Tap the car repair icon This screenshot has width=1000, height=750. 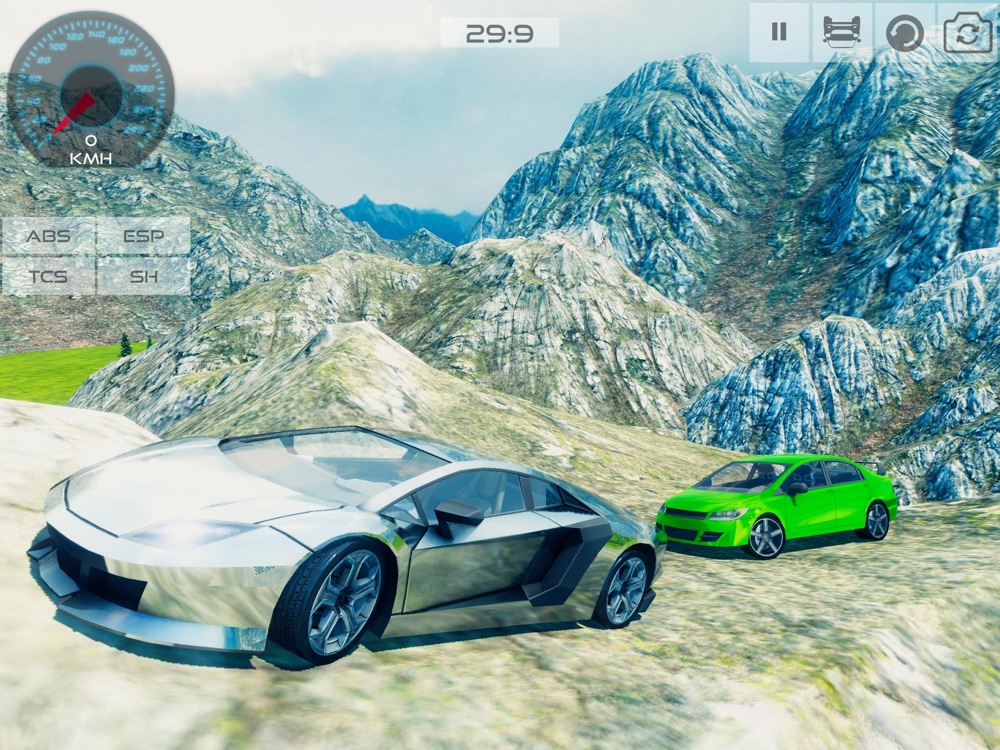tap(842, 32)
